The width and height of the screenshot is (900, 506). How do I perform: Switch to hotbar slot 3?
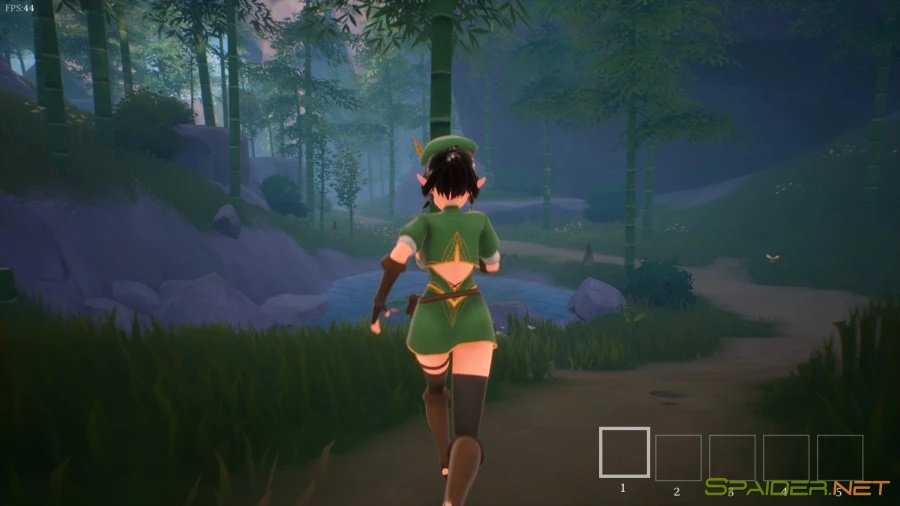(x=732, y=457)
